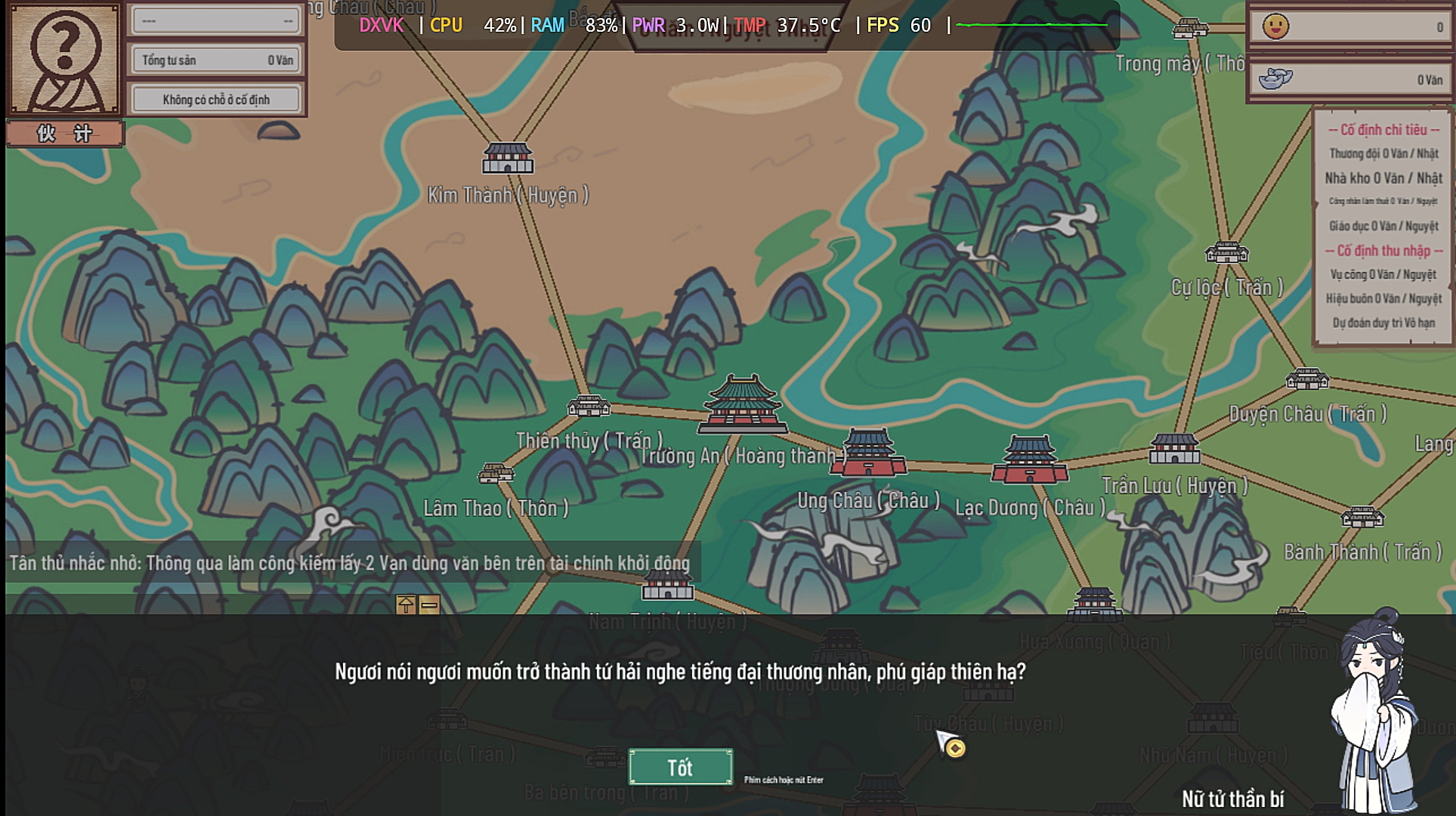Click the 伙计 rank label under portrait
1456x816 pixels.
coord(64,134)
